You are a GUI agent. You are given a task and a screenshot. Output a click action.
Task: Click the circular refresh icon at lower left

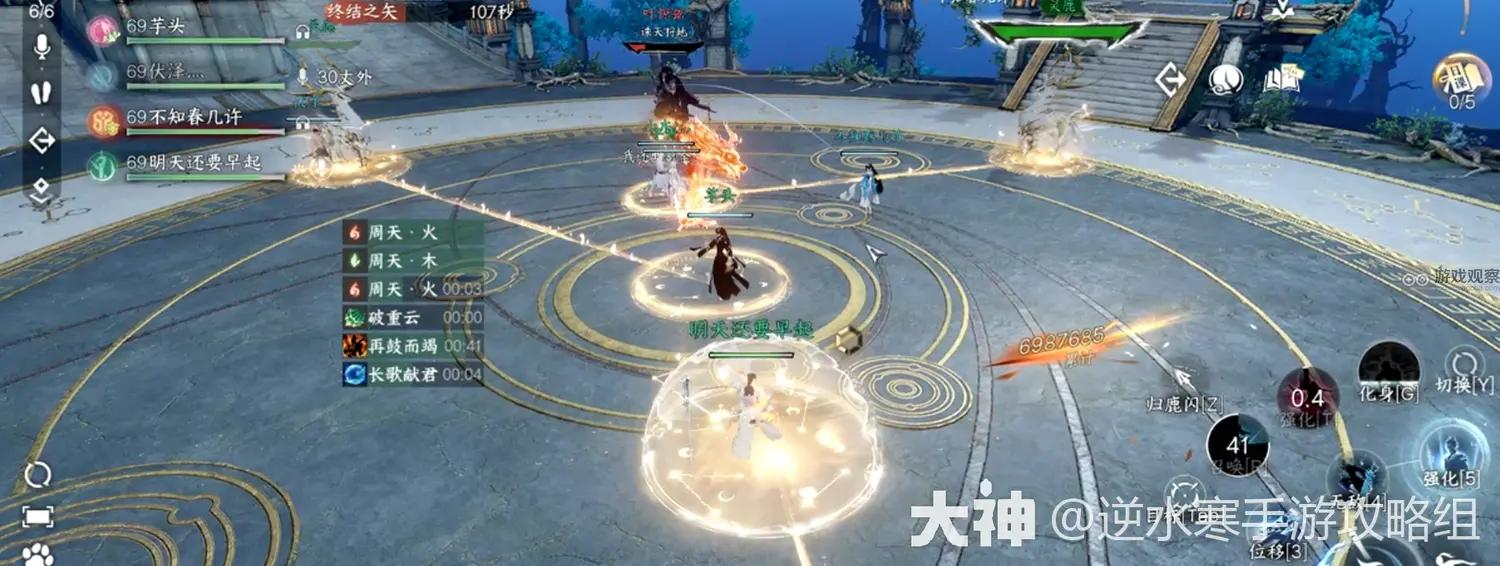pyautogui.click(x=38, y=474)
